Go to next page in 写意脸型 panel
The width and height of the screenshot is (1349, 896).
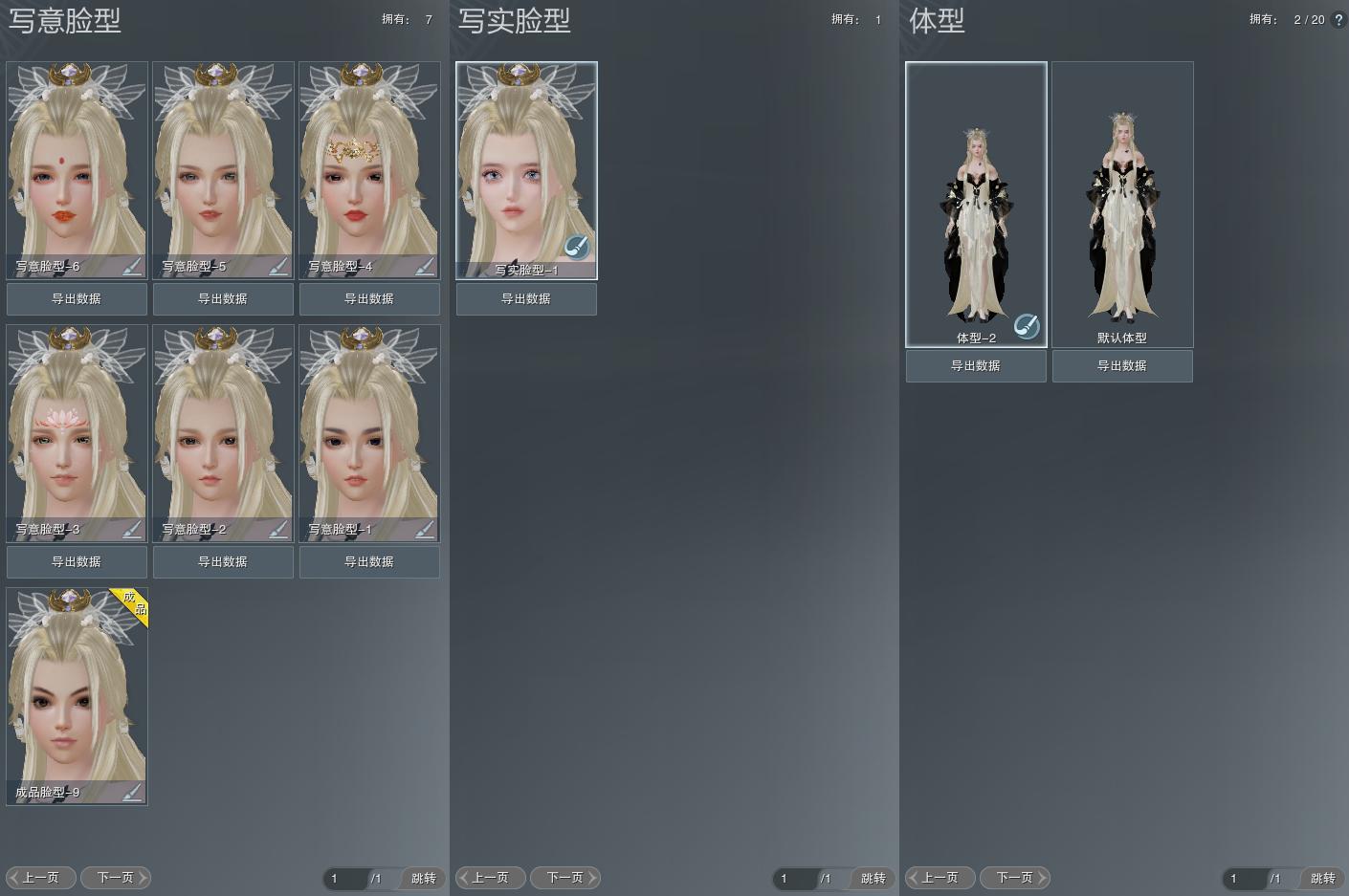tap(116, 878)
